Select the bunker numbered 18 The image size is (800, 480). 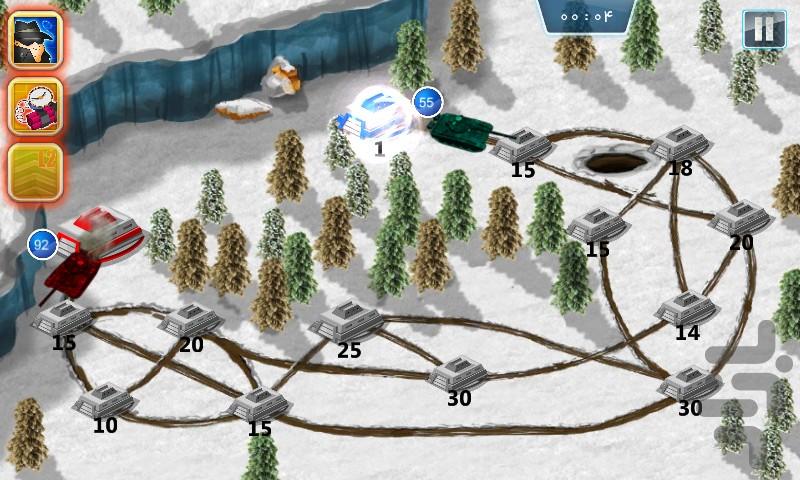(x=680, y=144)
